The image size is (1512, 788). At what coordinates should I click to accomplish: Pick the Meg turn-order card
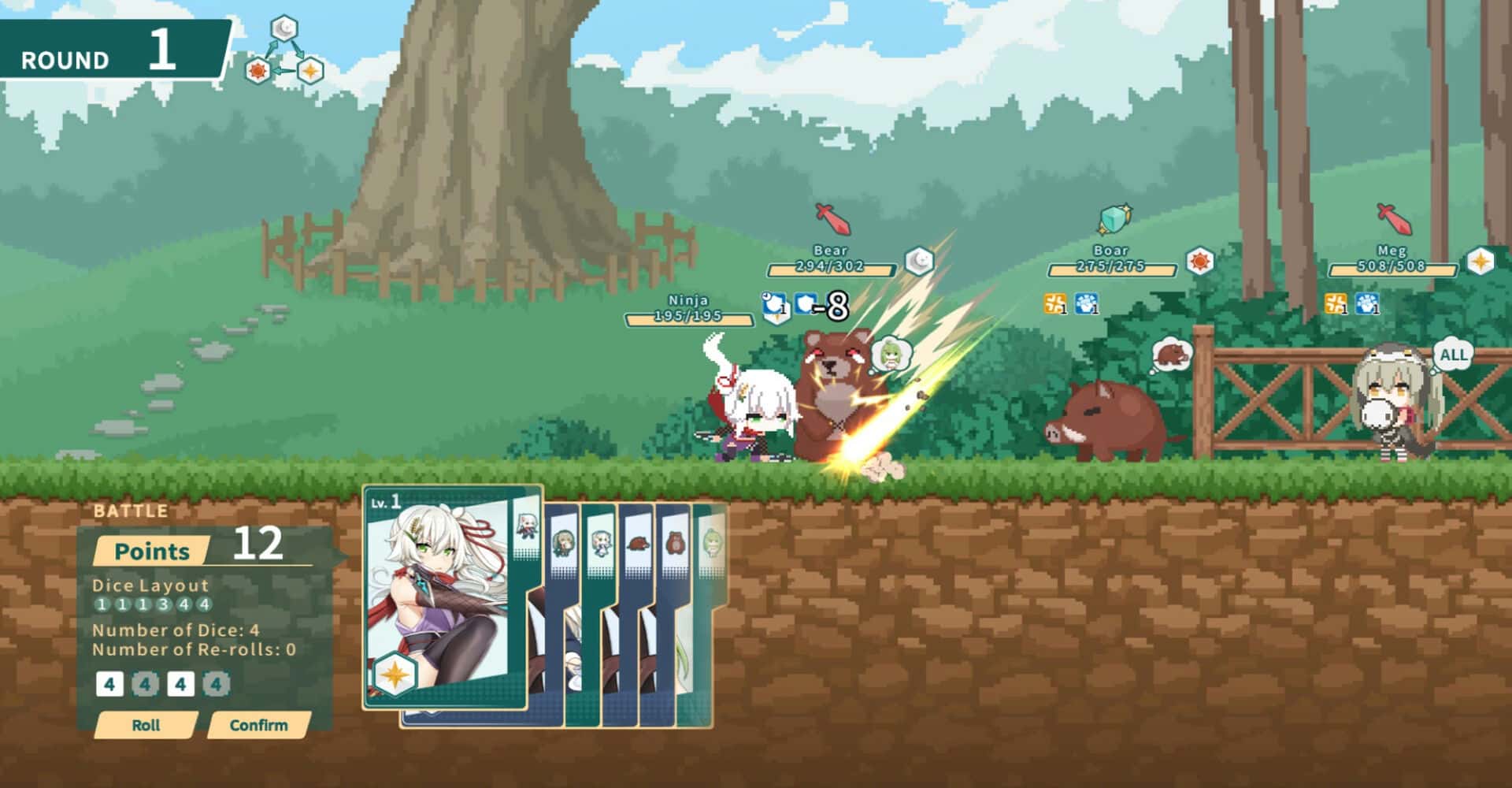(x=562, y=544)
